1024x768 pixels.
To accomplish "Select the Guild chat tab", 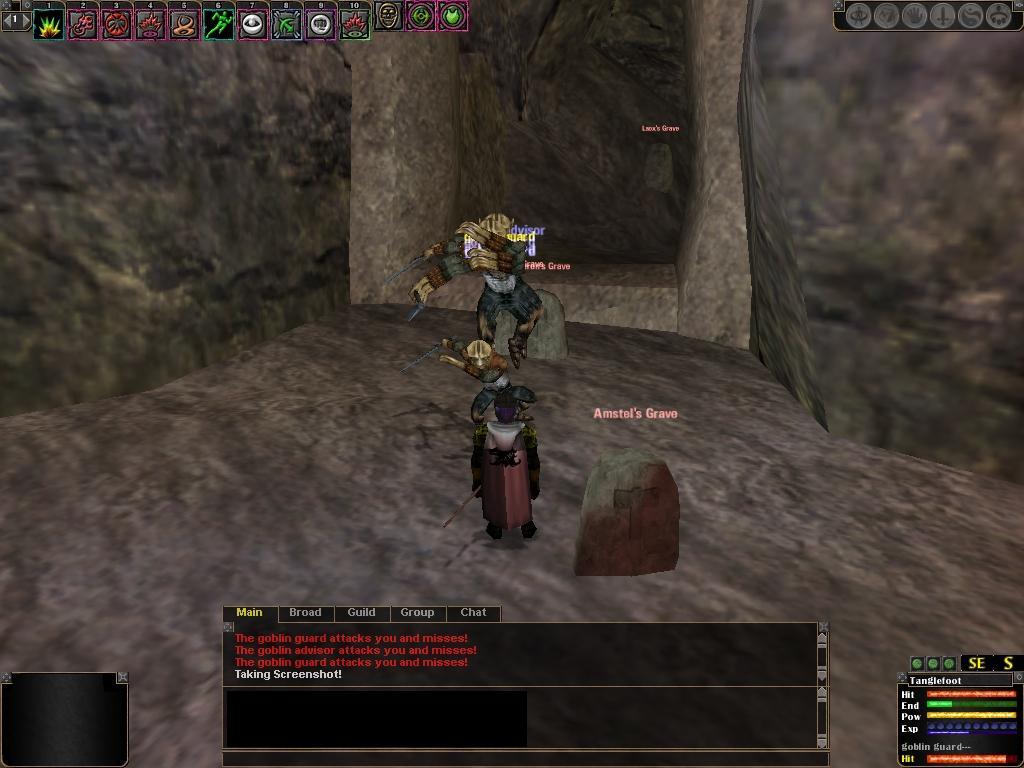I will coord(361,613).
